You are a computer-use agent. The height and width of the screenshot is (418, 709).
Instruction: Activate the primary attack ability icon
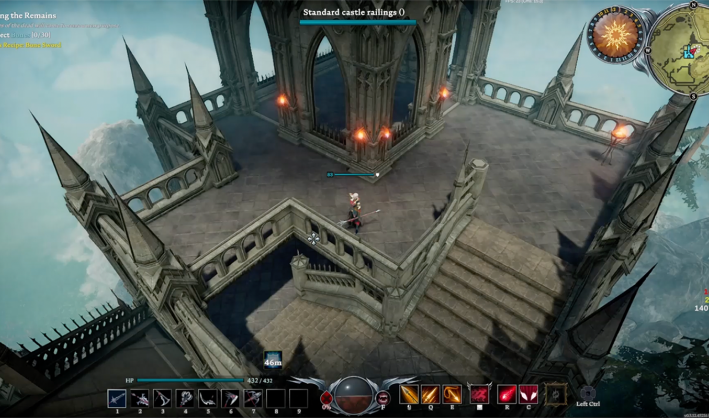409,394
